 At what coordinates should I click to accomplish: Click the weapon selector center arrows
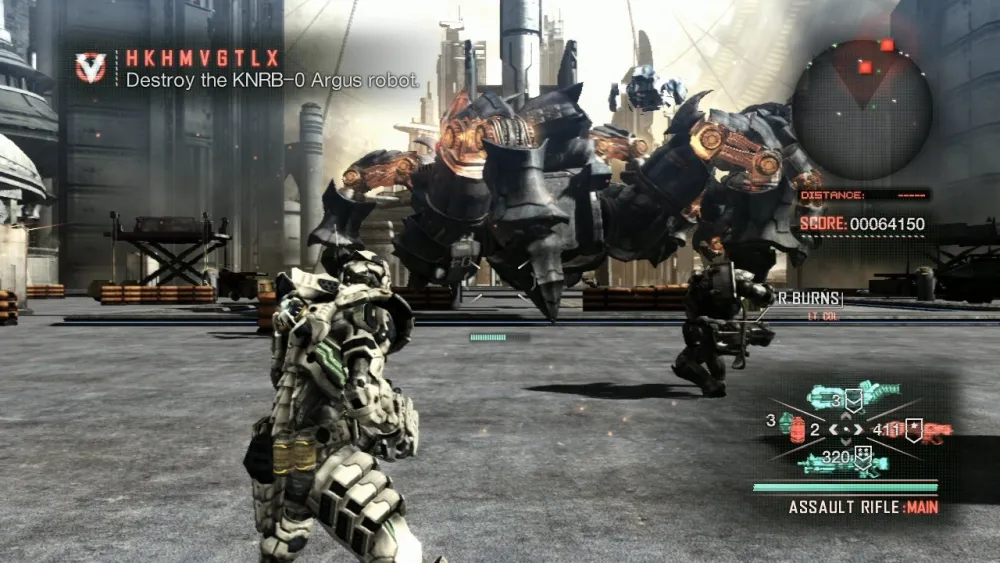[x=846, y=430]
